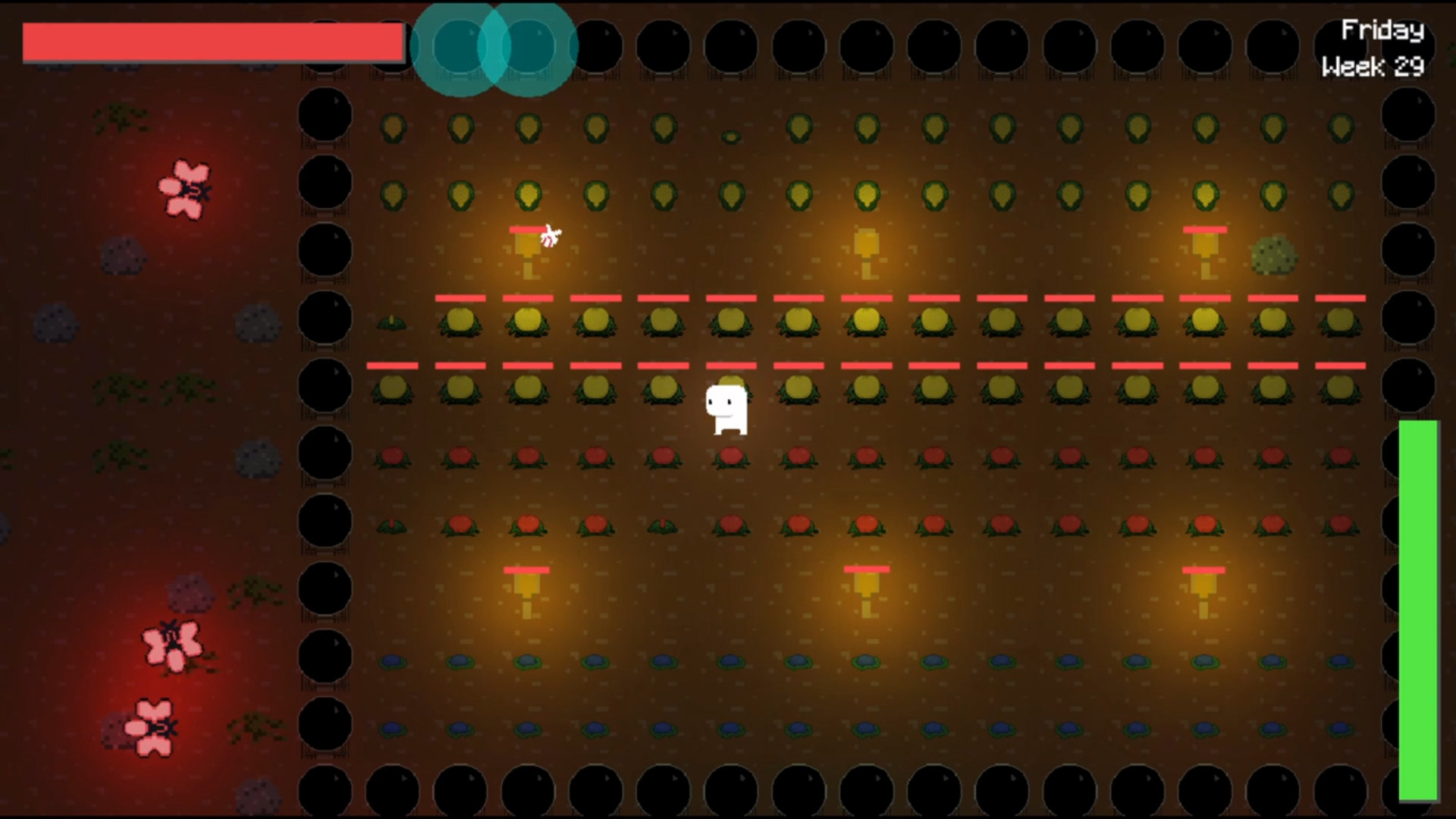The height and width of the screenshot is (819, 1456).
Task: Click the Week 29 counter text
Action: 1374,67
